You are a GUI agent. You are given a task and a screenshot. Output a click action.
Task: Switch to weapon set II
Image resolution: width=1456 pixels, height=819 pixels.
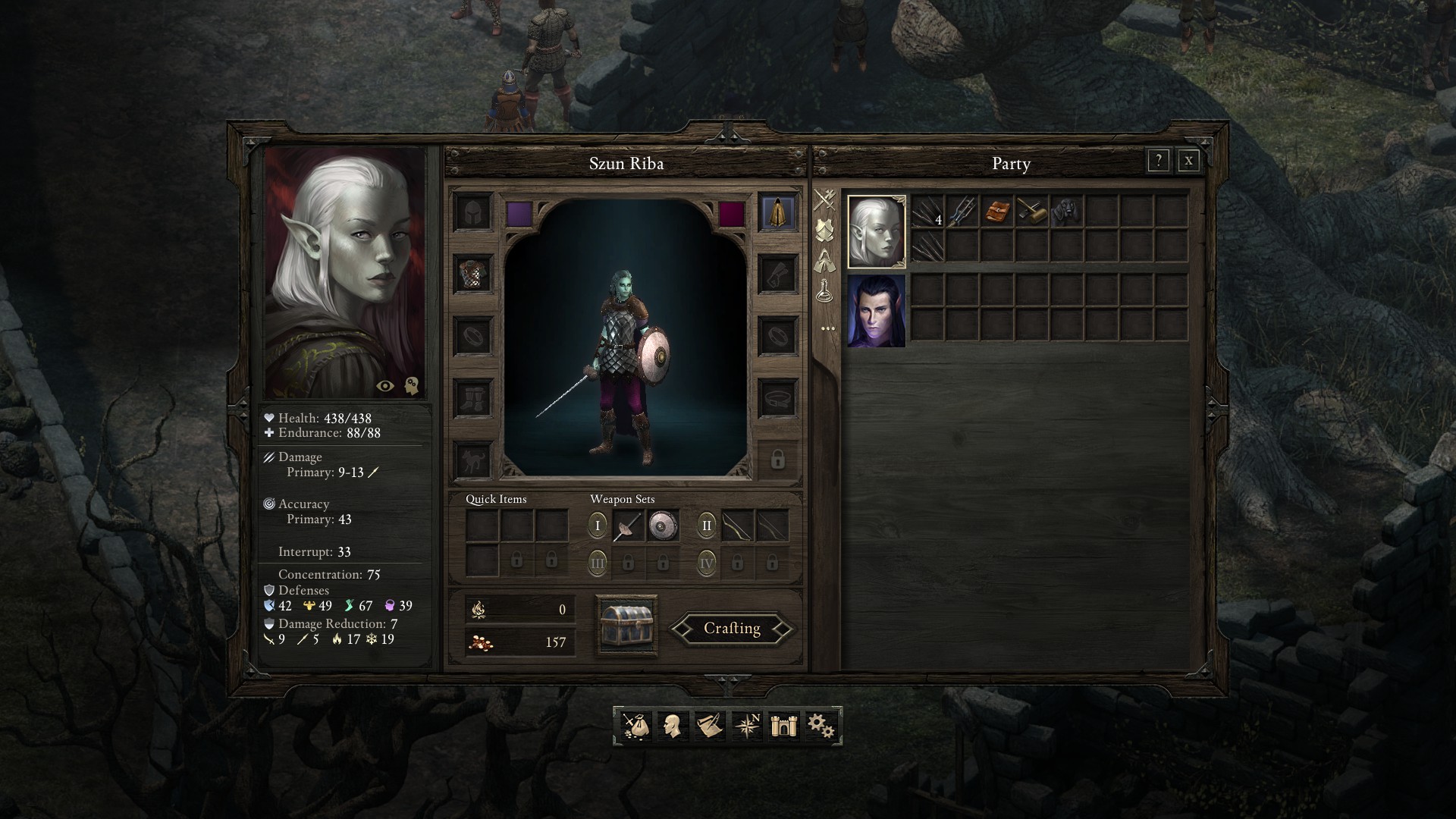707,526
